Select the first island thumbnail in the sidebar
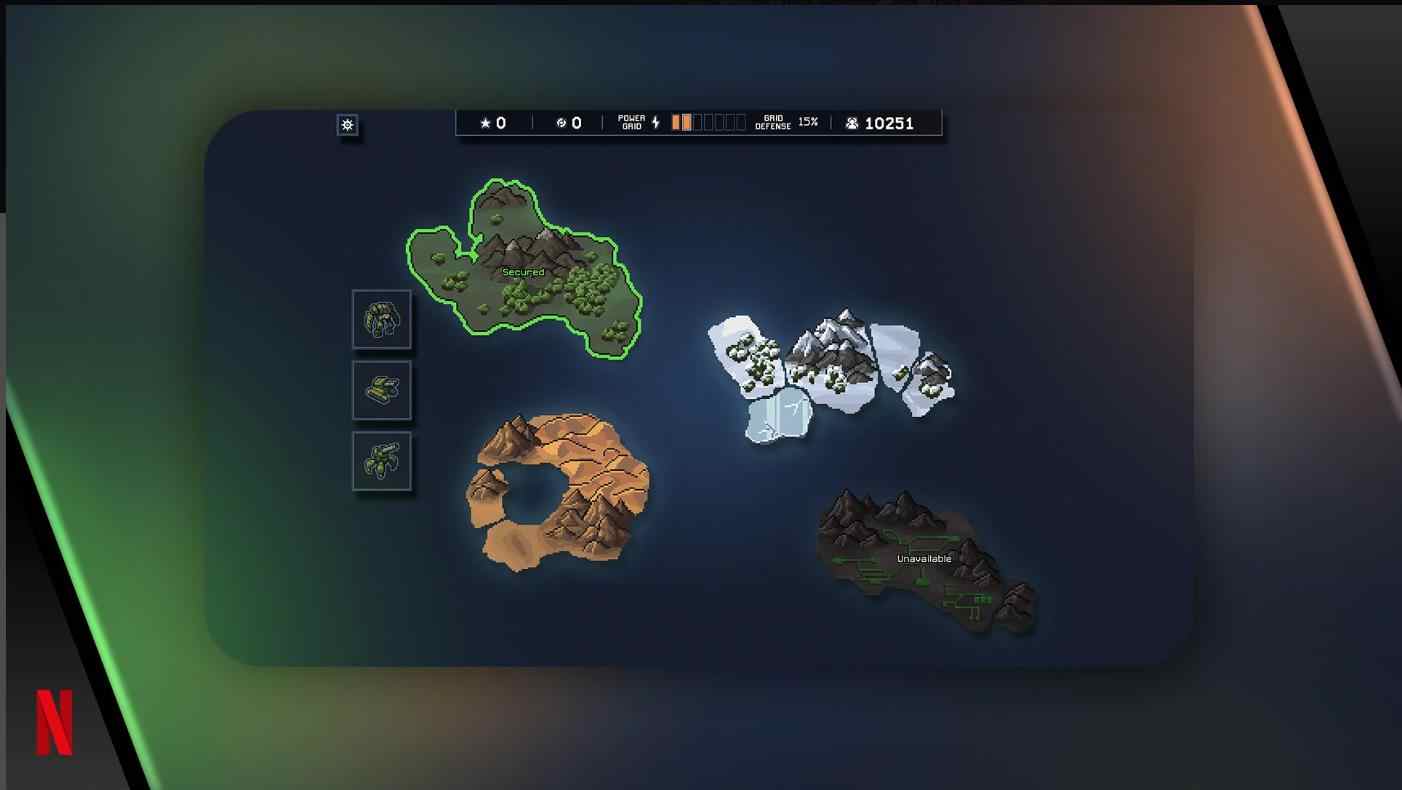Screen dimensions: 1402x790 [x=382, y=318]
